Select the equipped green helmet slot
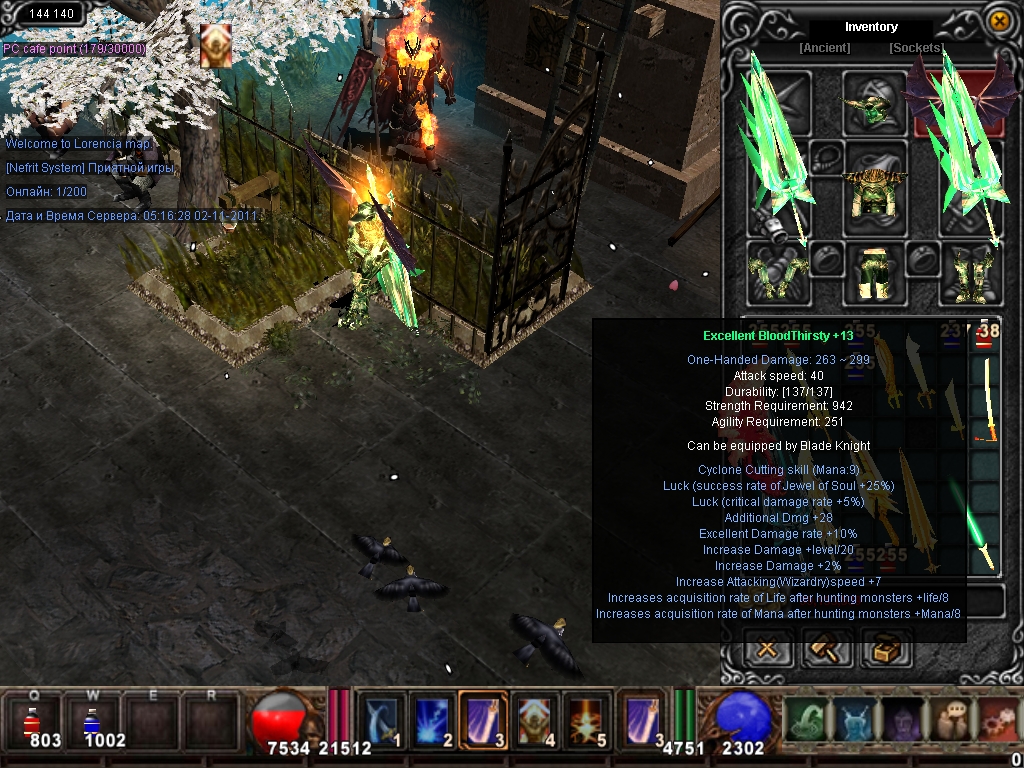The width and height of the screenshot is (1024, 768). [873, 103]
